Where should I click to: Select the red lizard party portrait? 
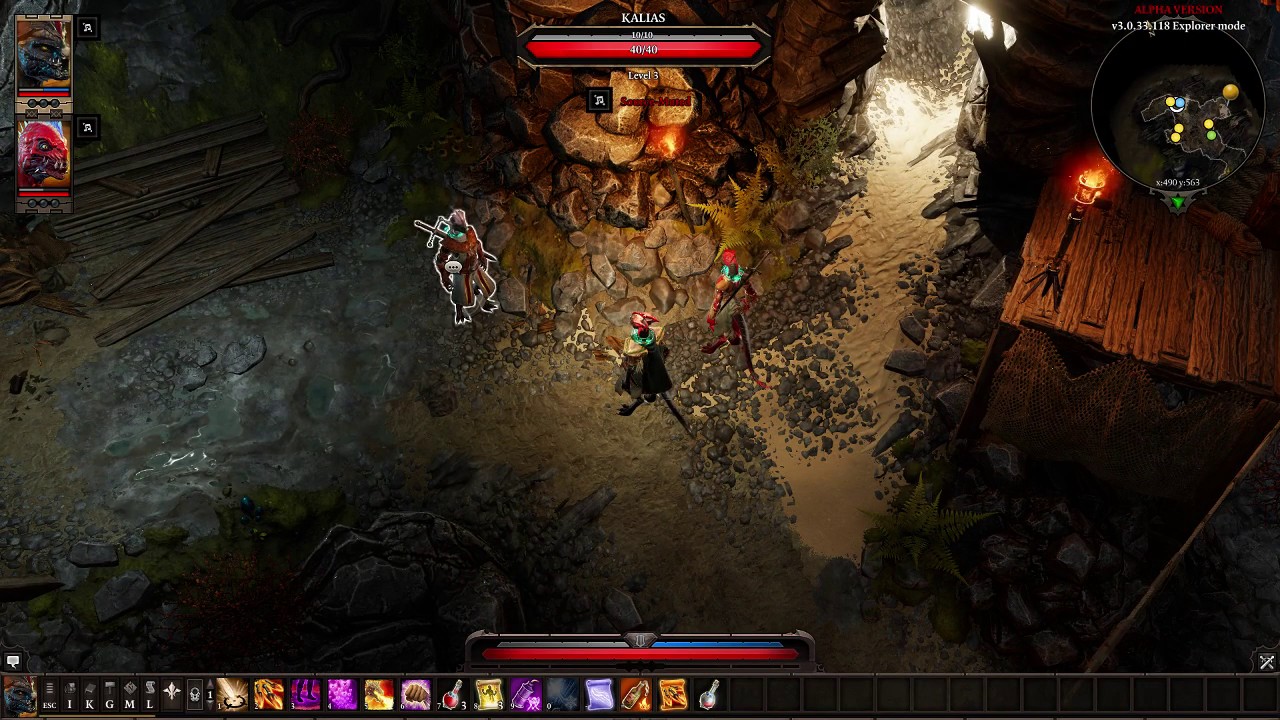43,153
